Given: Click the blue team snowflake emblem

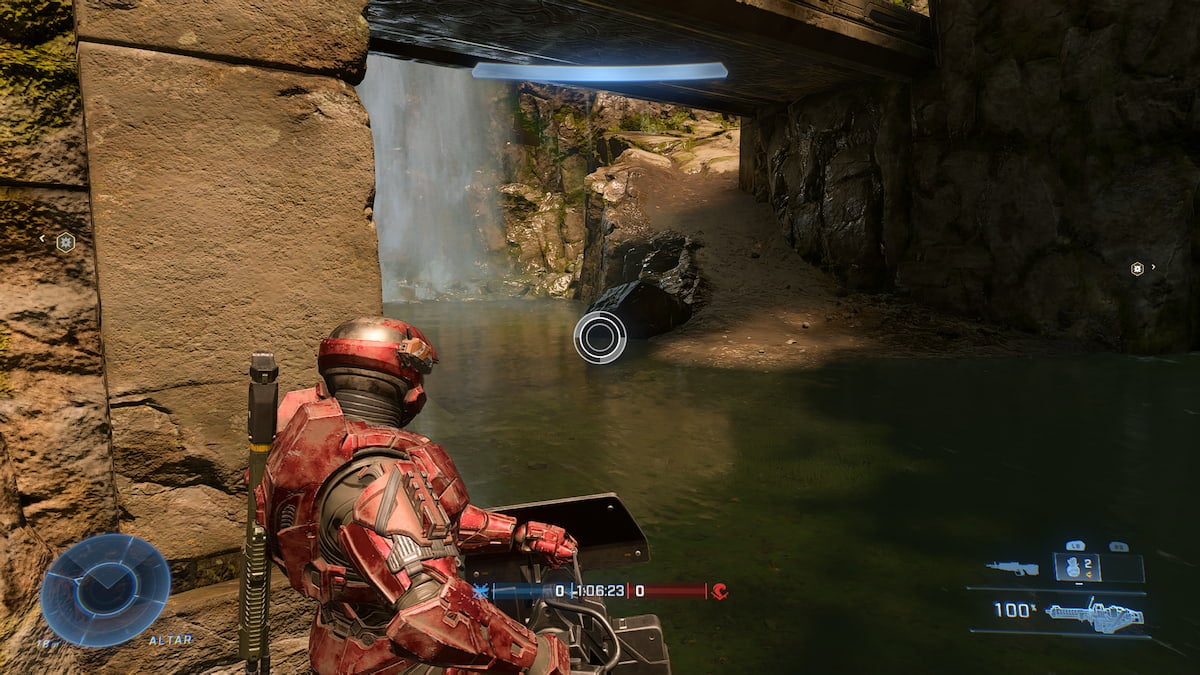Looking at the screenshot, I should [x=481, y=591].
